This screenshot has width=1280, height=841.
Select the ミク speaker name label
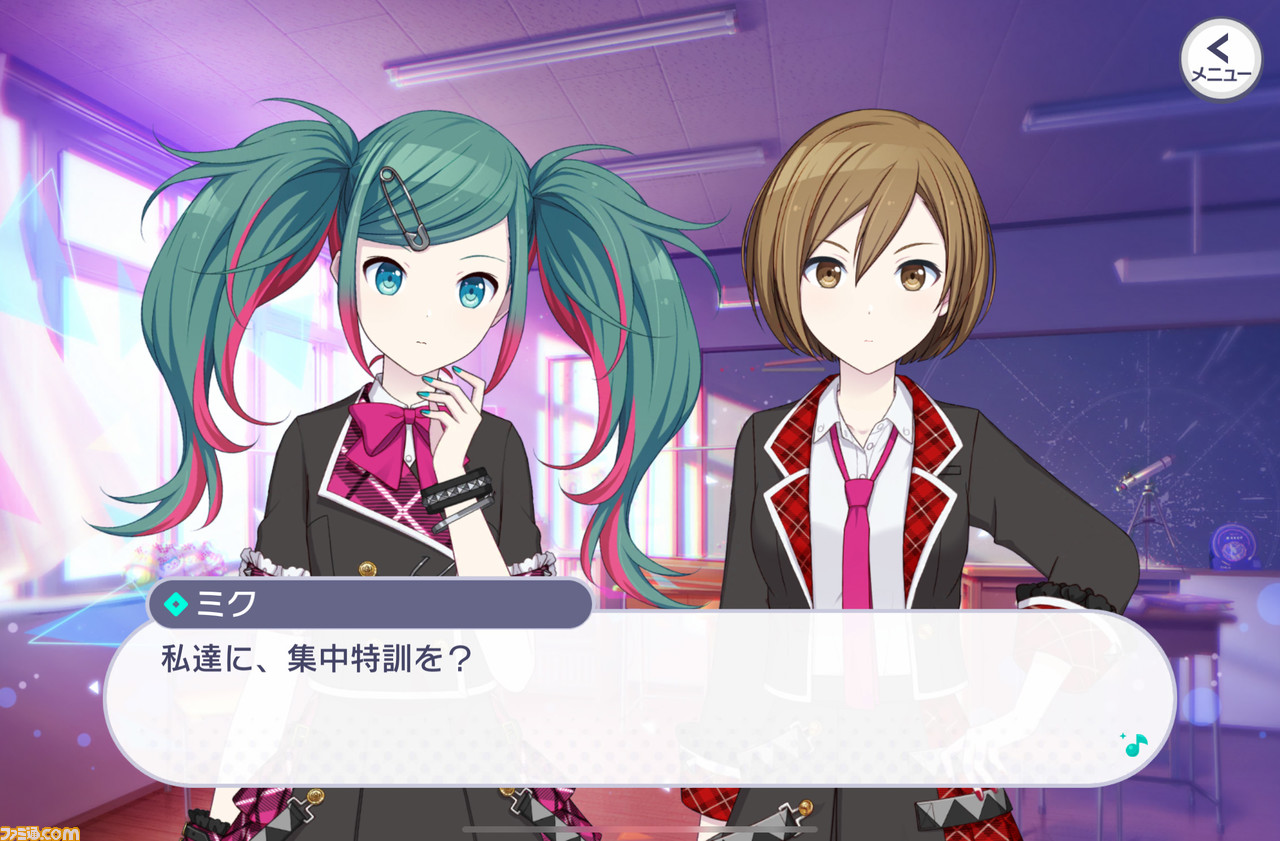click(x=225, y=604)
